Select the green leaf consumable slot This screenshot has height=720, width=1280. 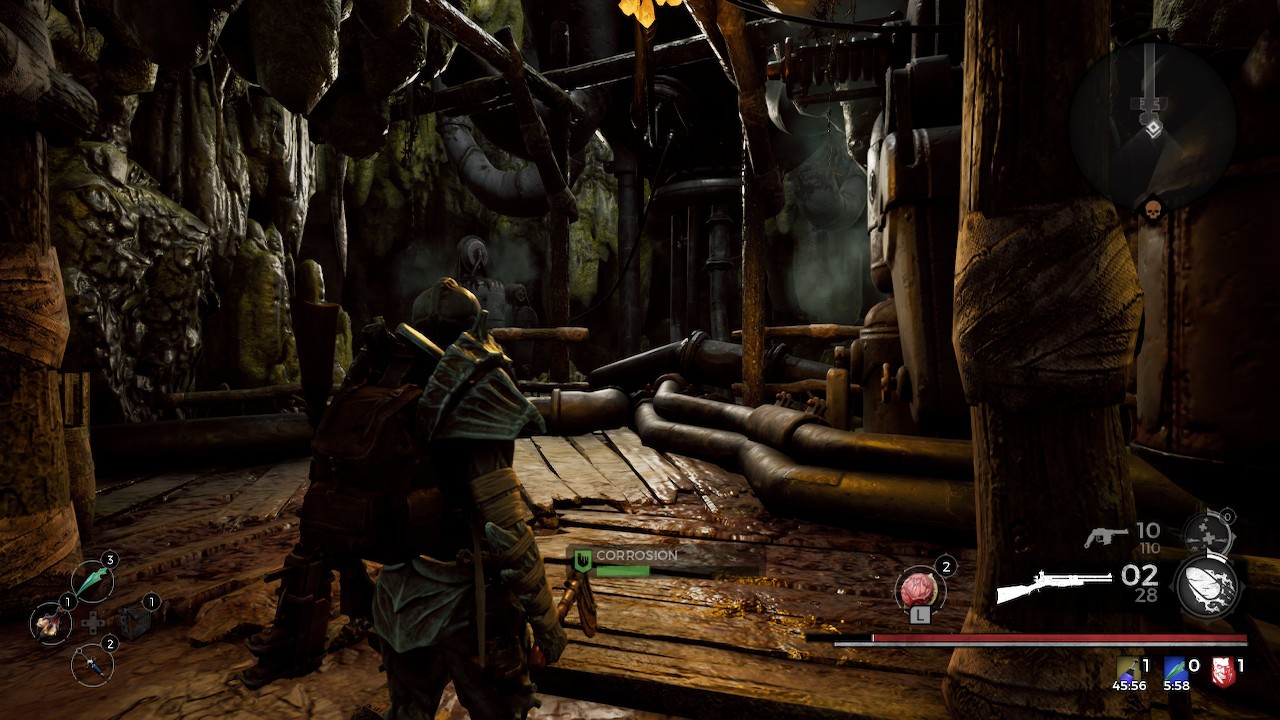point(92,581)
